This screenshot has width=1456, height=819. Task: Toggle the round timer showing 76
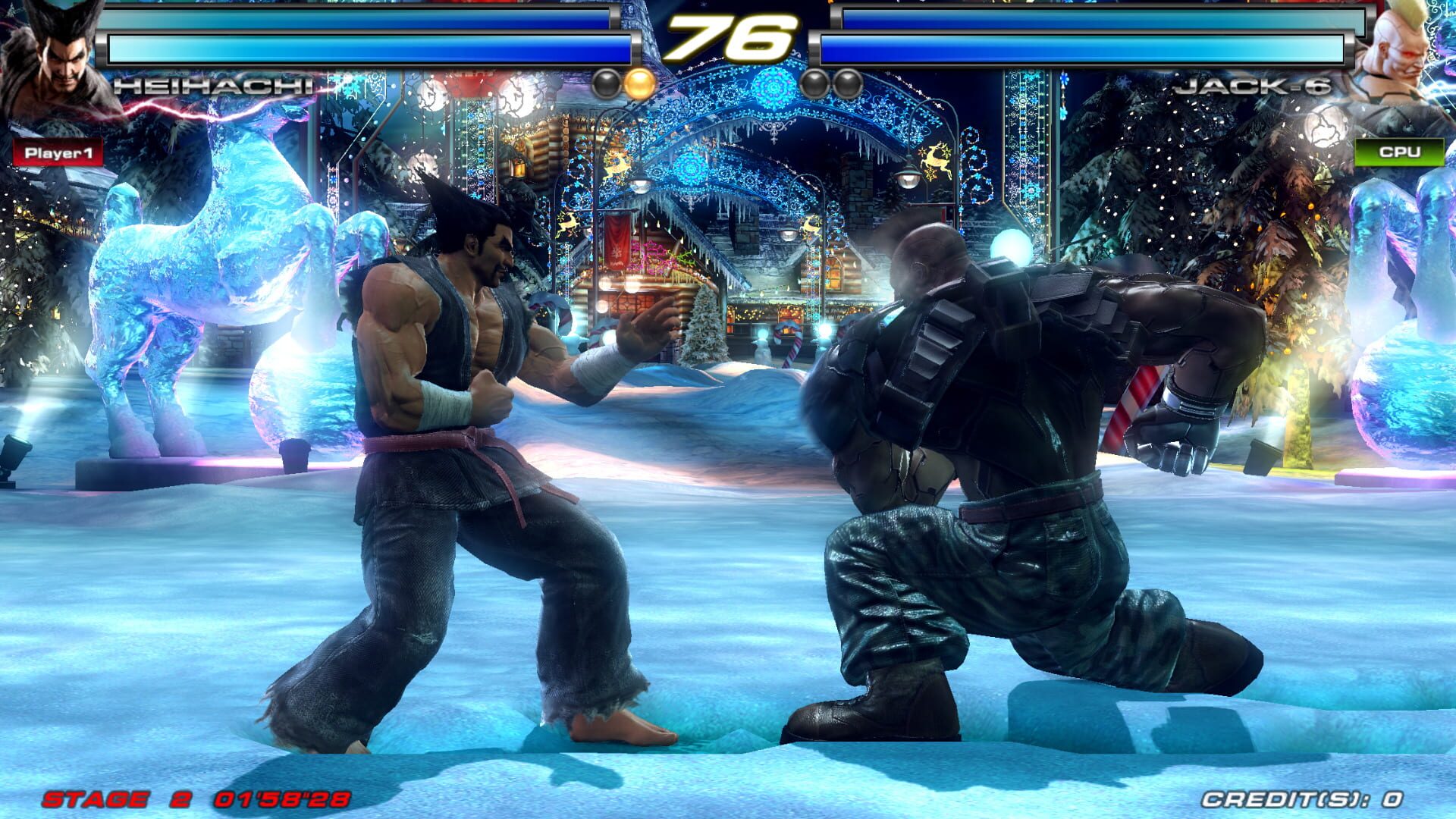(x=730, y=36)
